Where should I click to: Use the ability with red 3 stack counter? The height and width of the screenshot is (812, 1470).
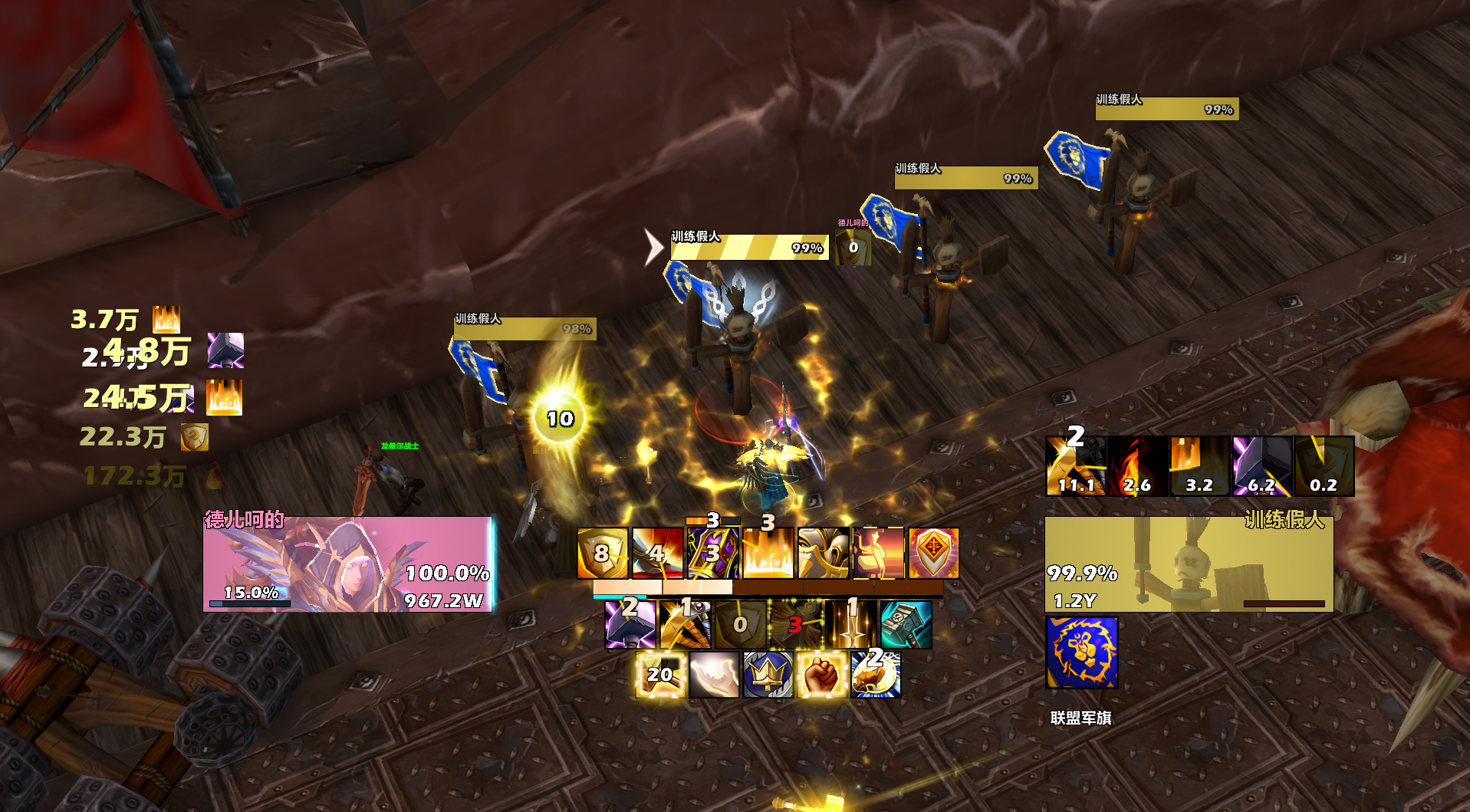[x=797, y=623]
